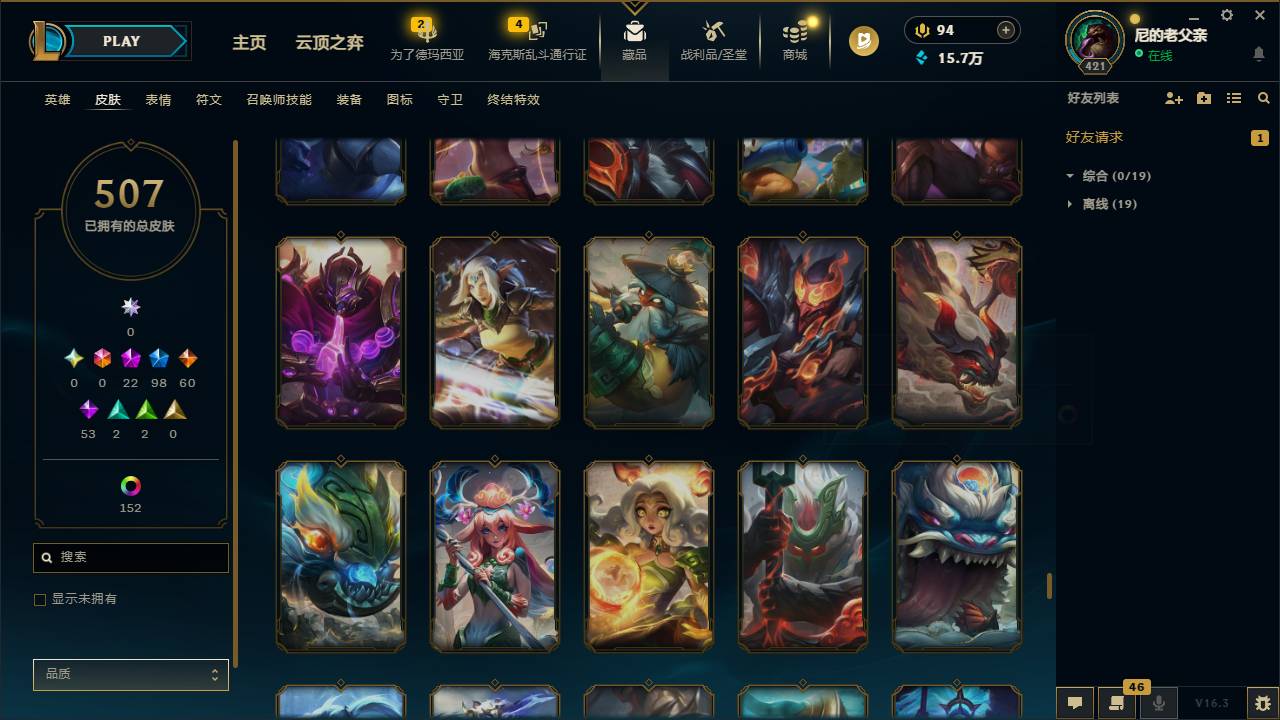The image size is (1280, 720).
Task: Click the notification bell icon
Action: pyautogui.click(x=1258, y=53)
